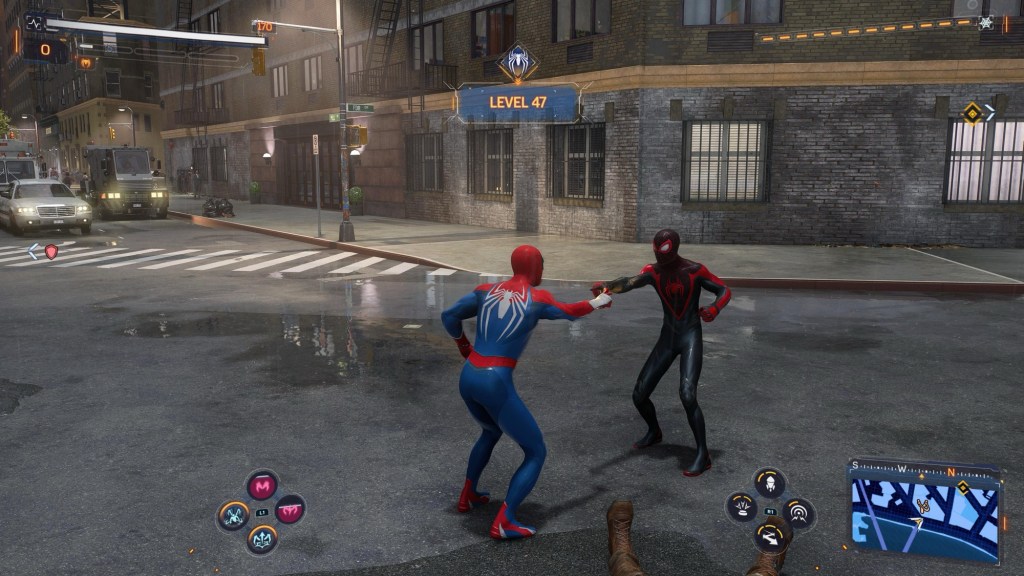
Task: Activate the sonic wave gadget icon
Action: pyautogui.click(x=798, y=514)
